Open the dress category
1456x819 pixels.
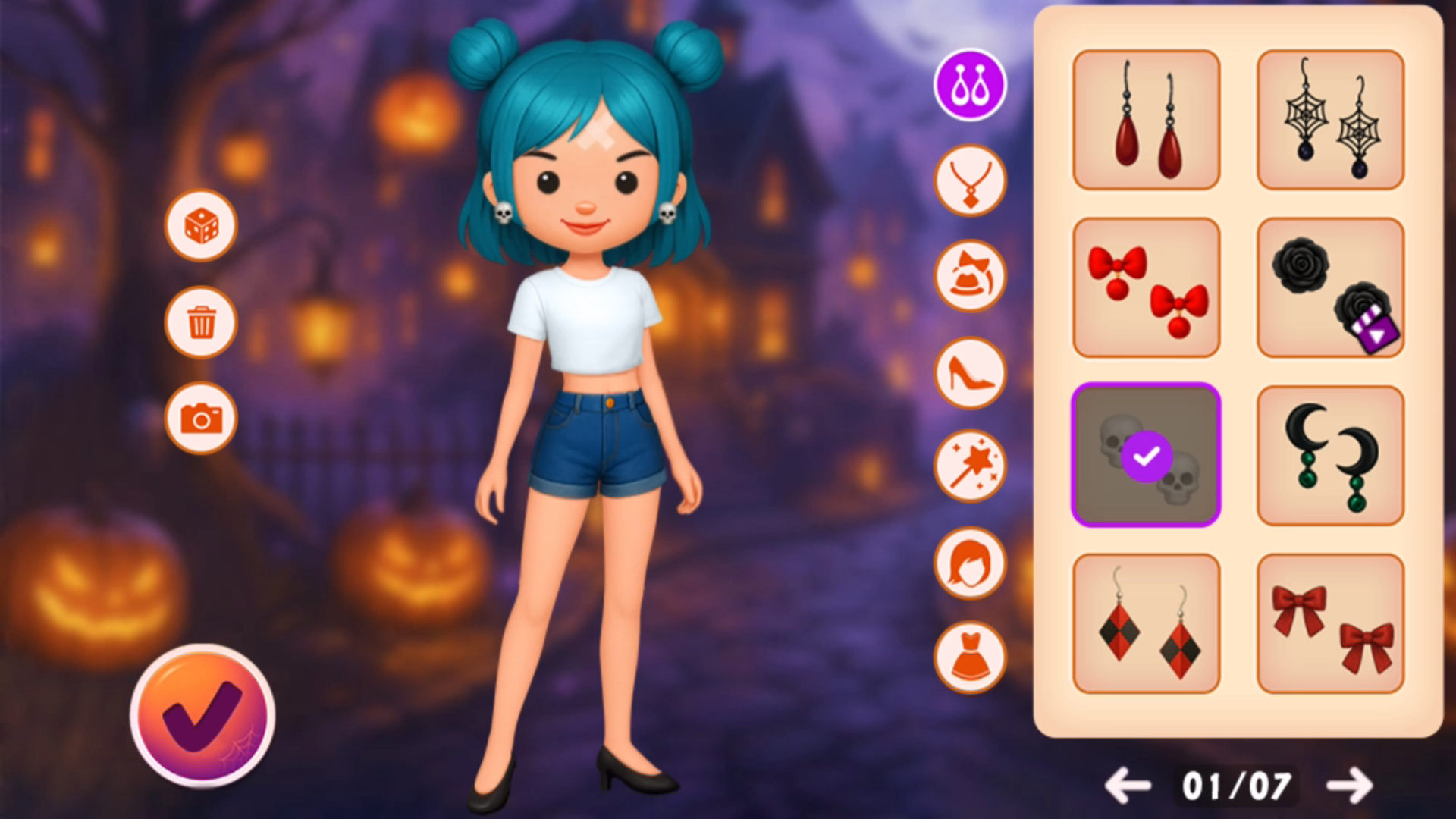click(x=970, y=657)
